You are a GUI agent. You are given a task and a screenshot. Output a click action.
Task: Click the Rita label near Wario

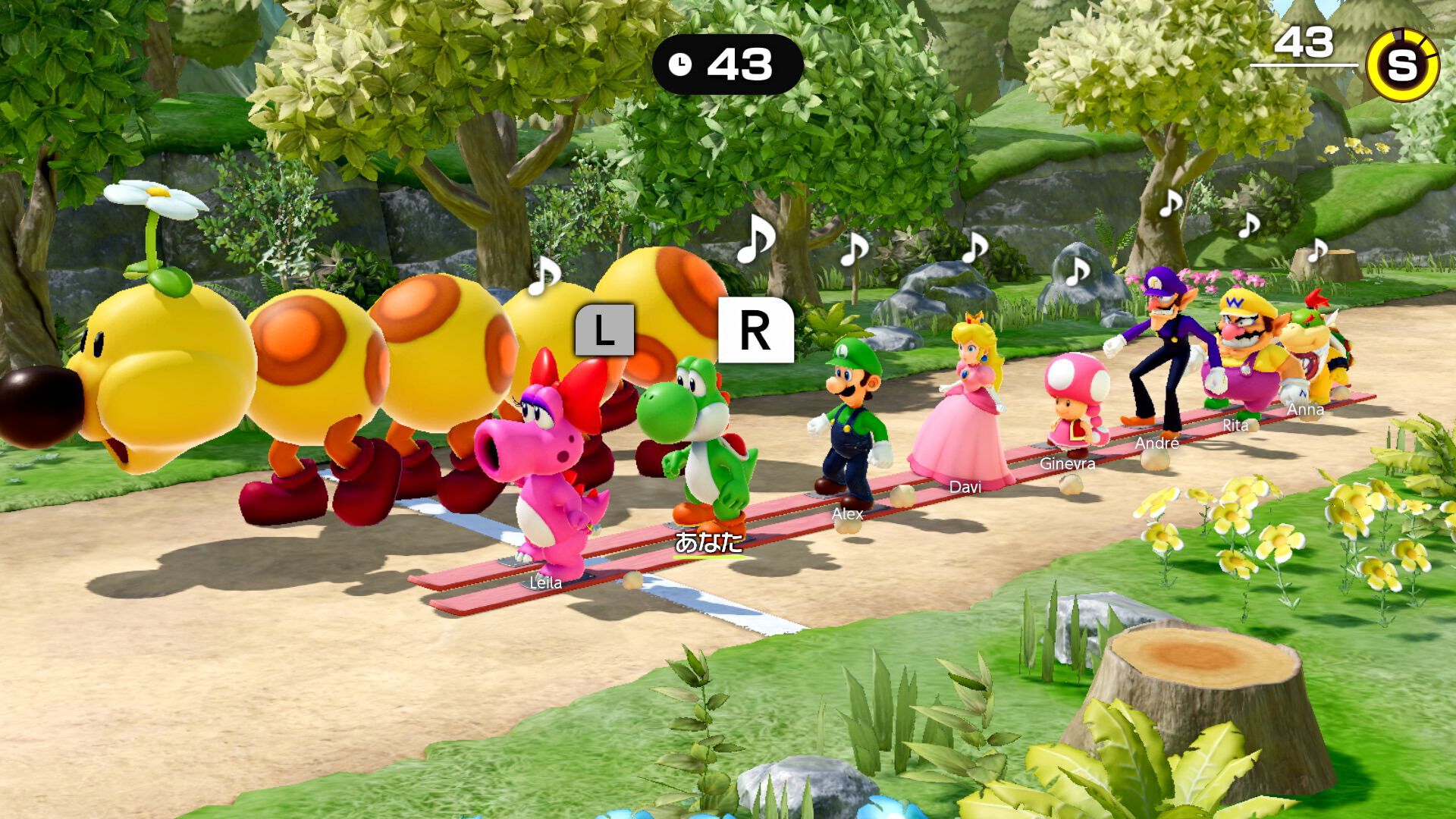[x=1235, y=426]
